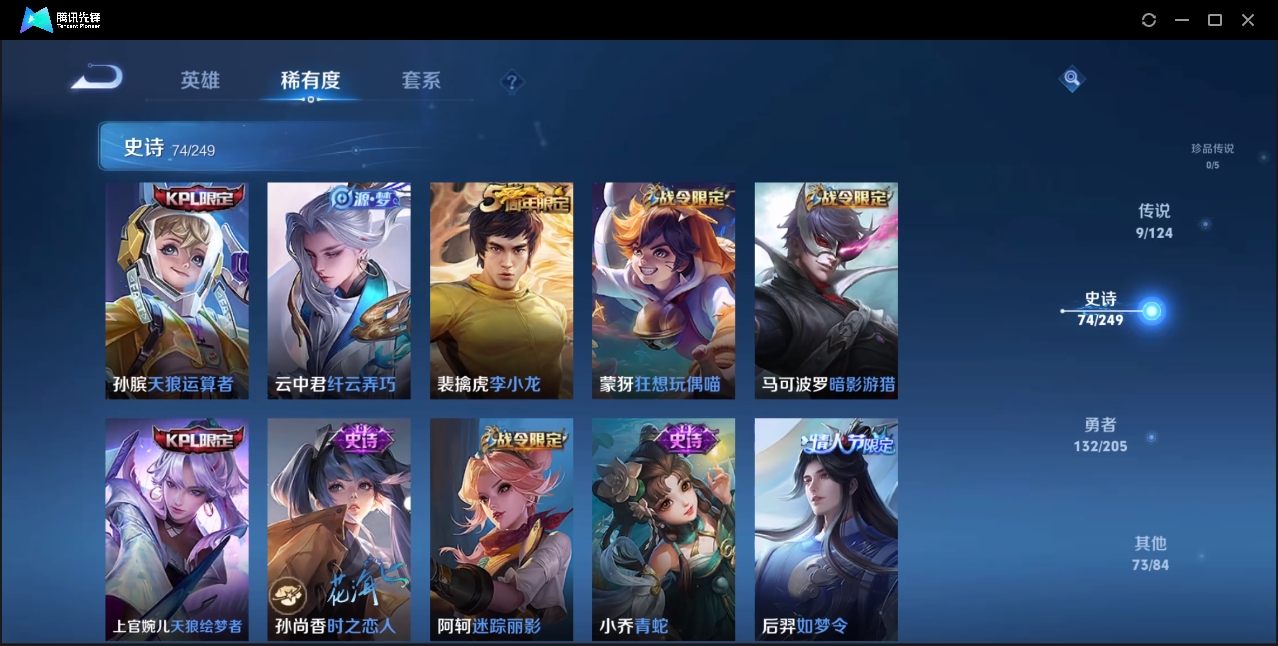Open the skin search magnifier icon
Screen dimensions: 1278x646
pyautogui.click(x=1072, y=78)
